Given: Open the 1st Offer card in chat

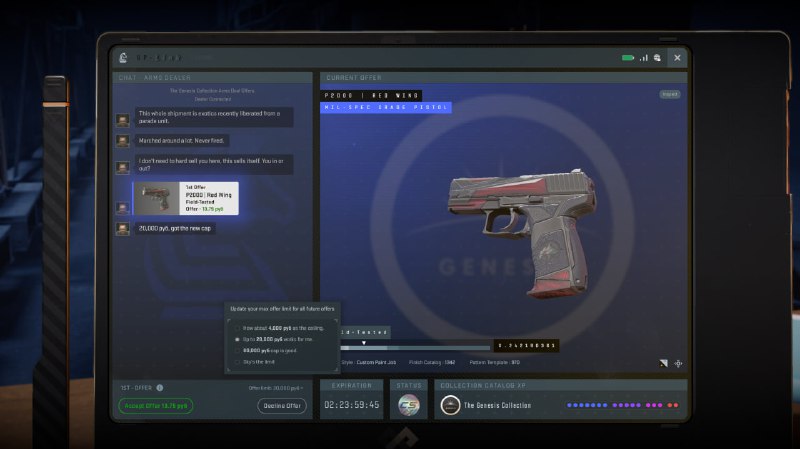Looking at the screenshot, I should point(183,198).
